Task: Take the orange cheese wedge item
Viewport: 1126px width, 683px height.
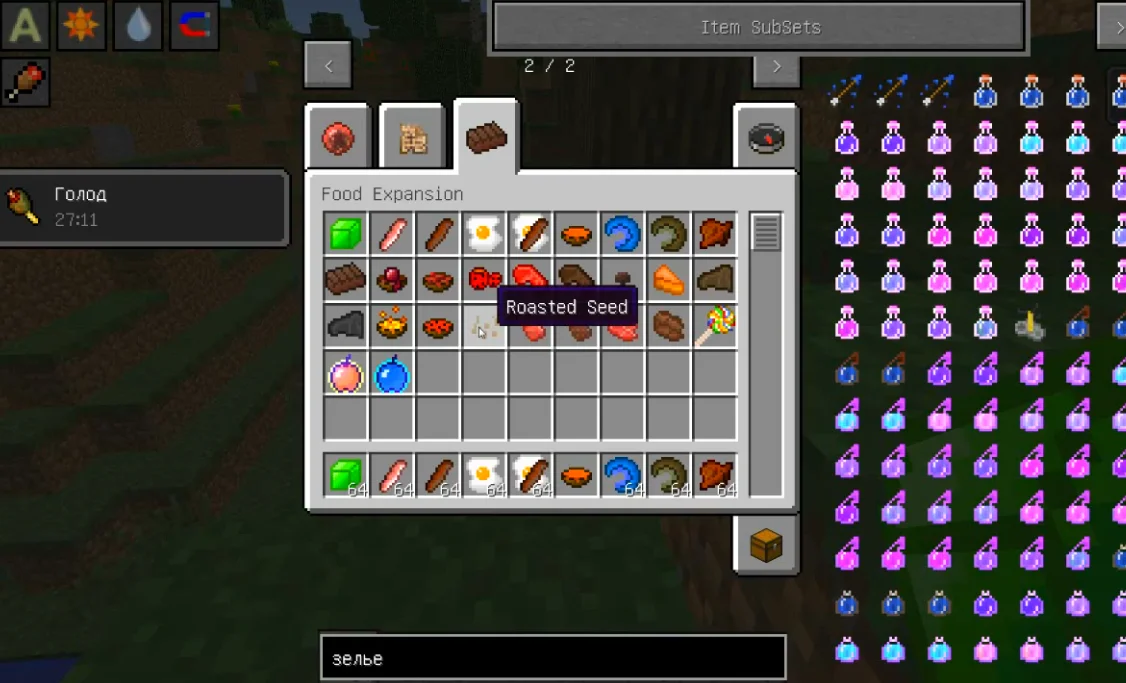Action: click(668, 281)
